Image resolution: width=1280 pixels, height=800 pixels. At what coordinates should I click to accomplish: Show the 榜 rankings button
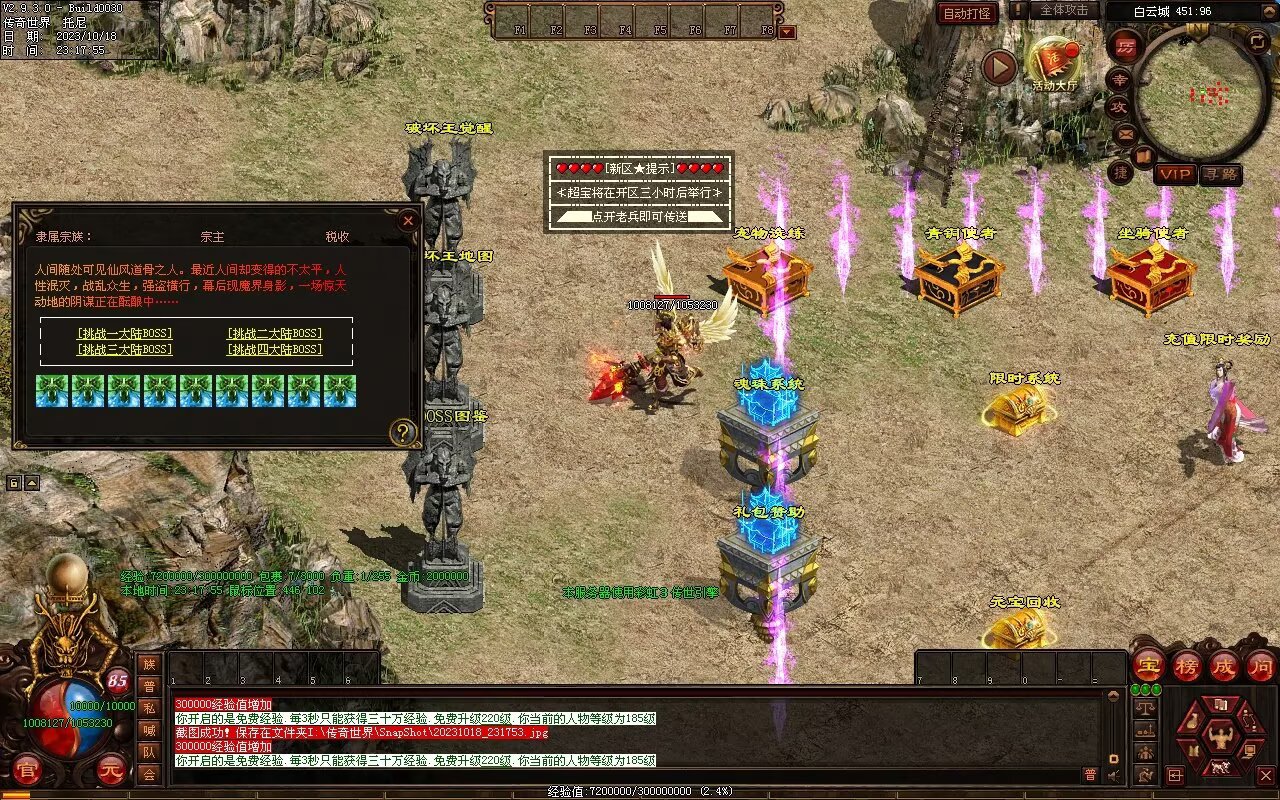coord(1187,665)
